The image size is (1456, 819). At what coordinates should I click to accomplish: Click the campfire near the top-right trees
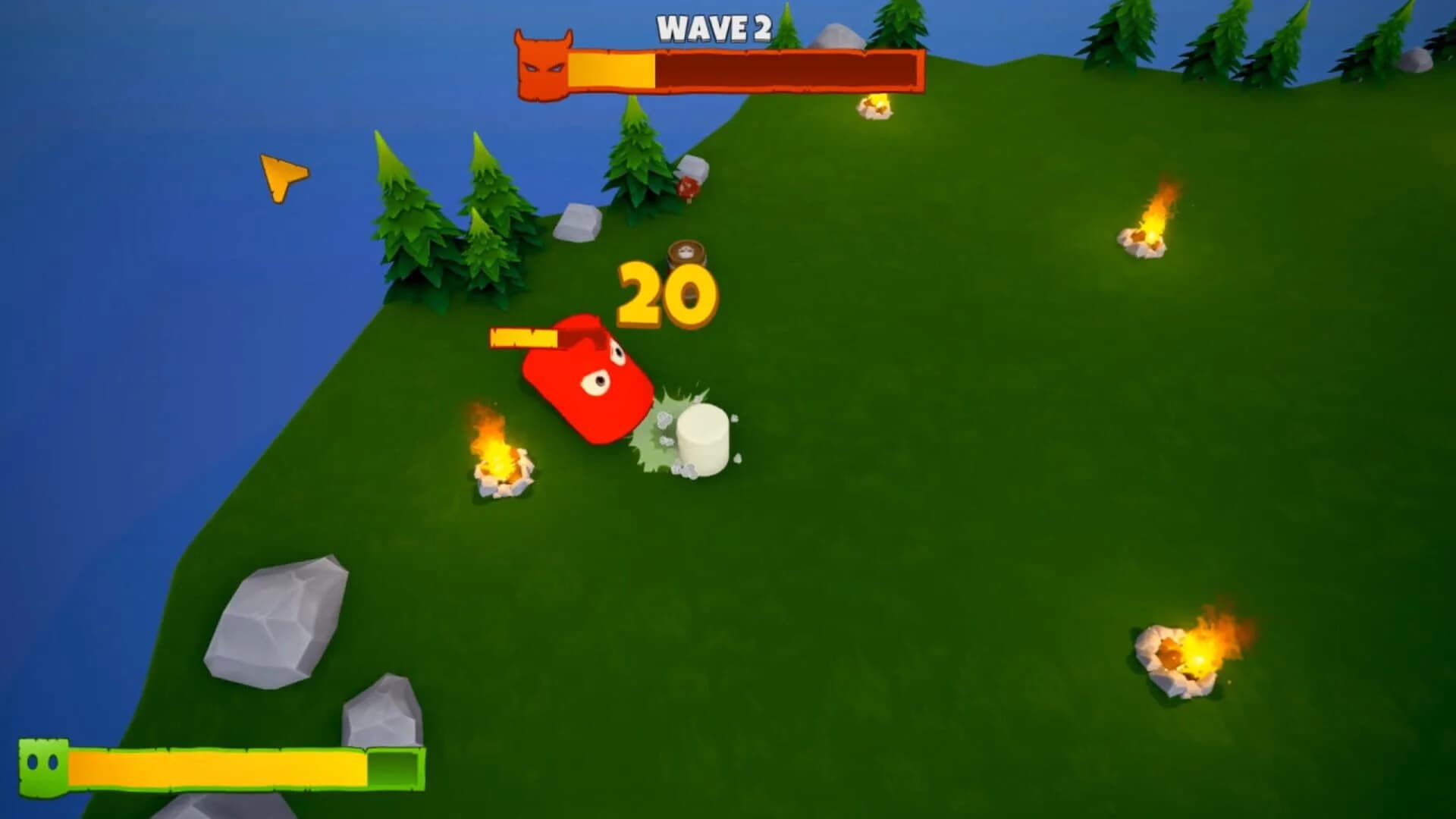coord(874,106)
